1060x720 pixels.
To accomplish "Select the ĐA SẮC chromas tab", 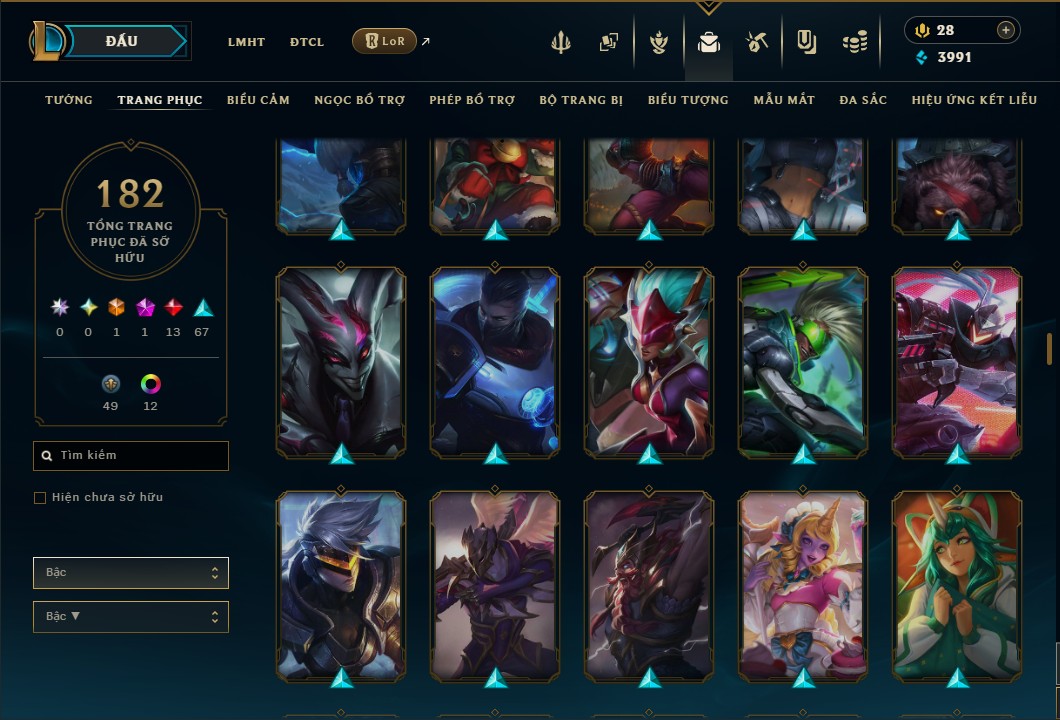I will (x=863, y=100).
